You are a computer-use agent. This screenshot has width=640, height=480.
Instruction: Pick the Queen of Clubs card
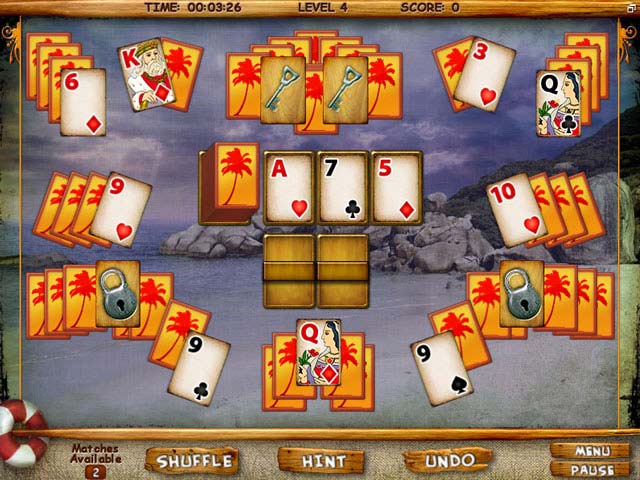[558, 102]
